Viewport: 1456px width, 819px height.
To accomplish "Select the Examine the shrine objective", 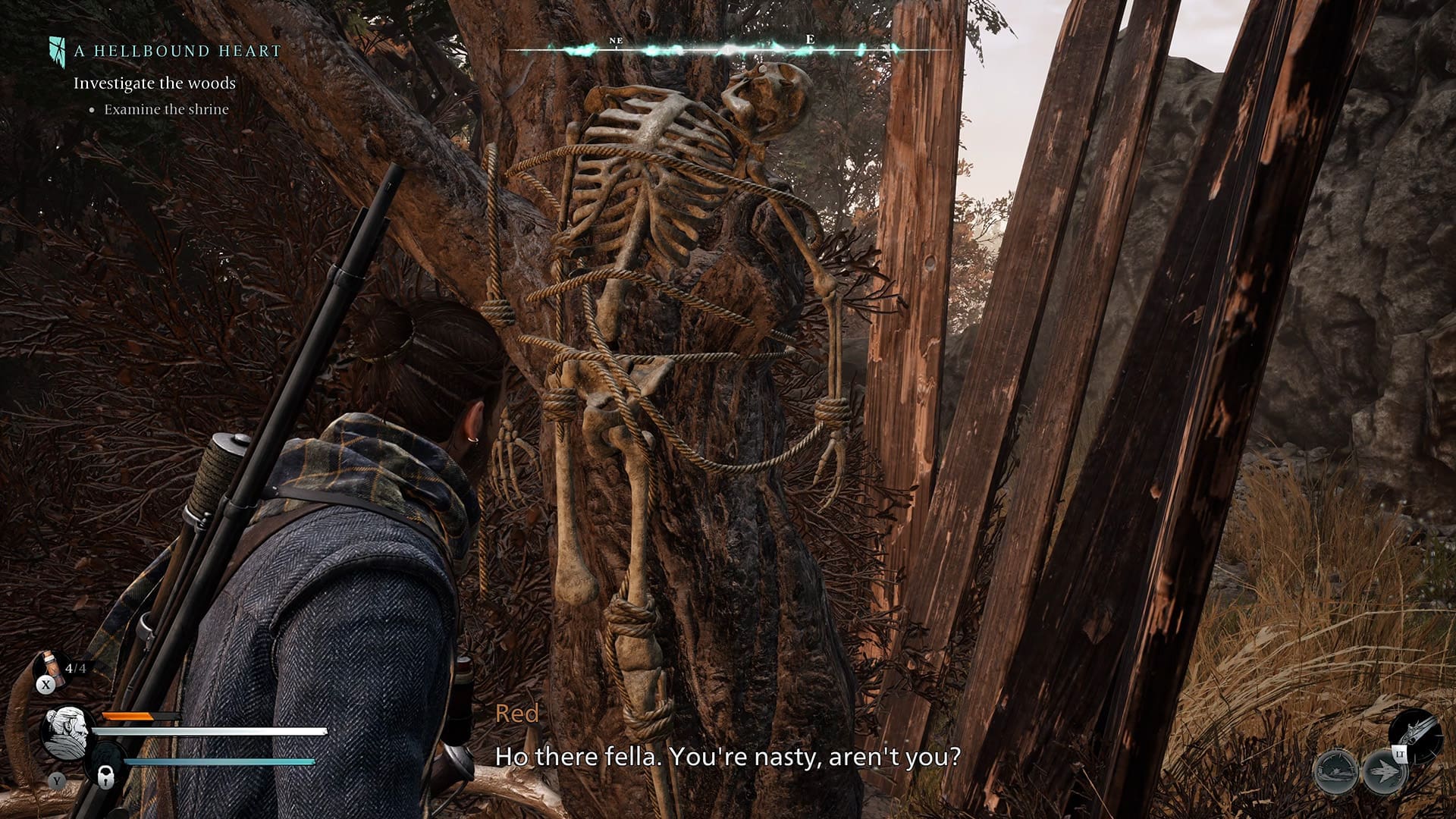I will pyautogui.click(x=166, y=109).
